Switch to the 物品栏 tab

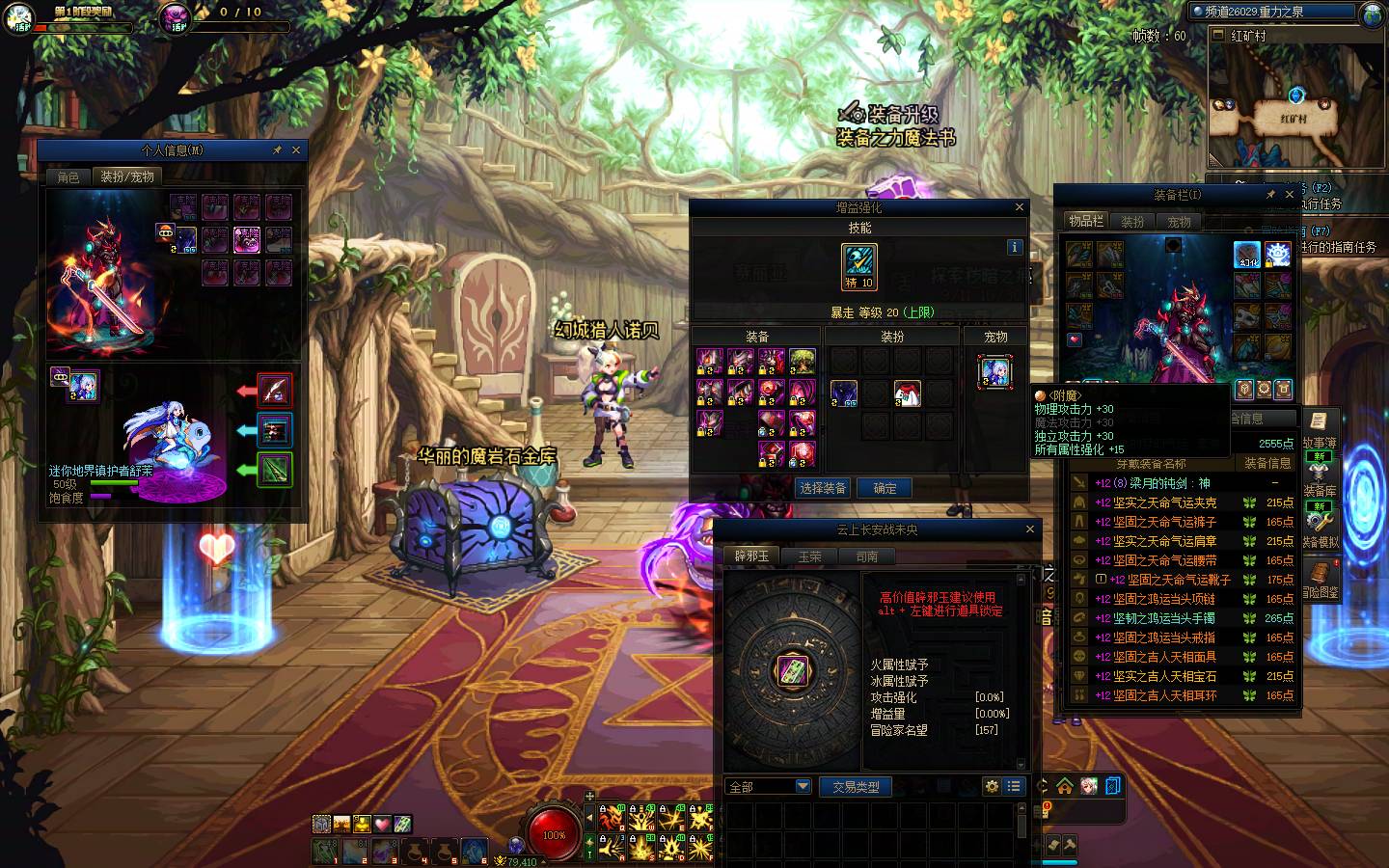[1085, 222]
